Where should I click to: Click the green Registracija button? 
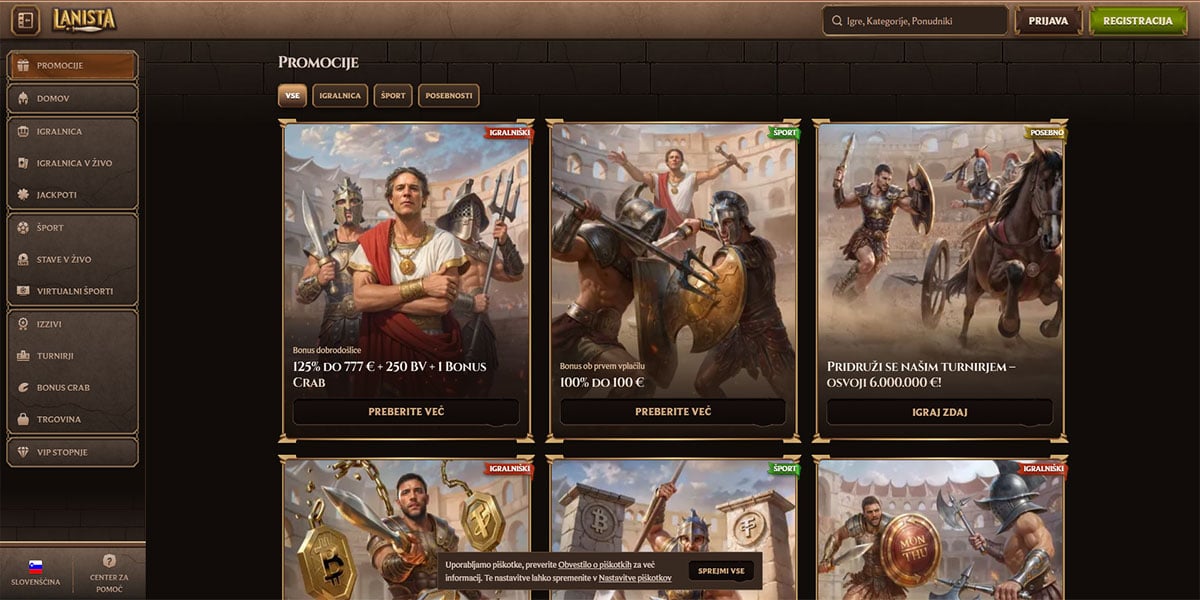pyautogui.click(x=1137, y=21)
